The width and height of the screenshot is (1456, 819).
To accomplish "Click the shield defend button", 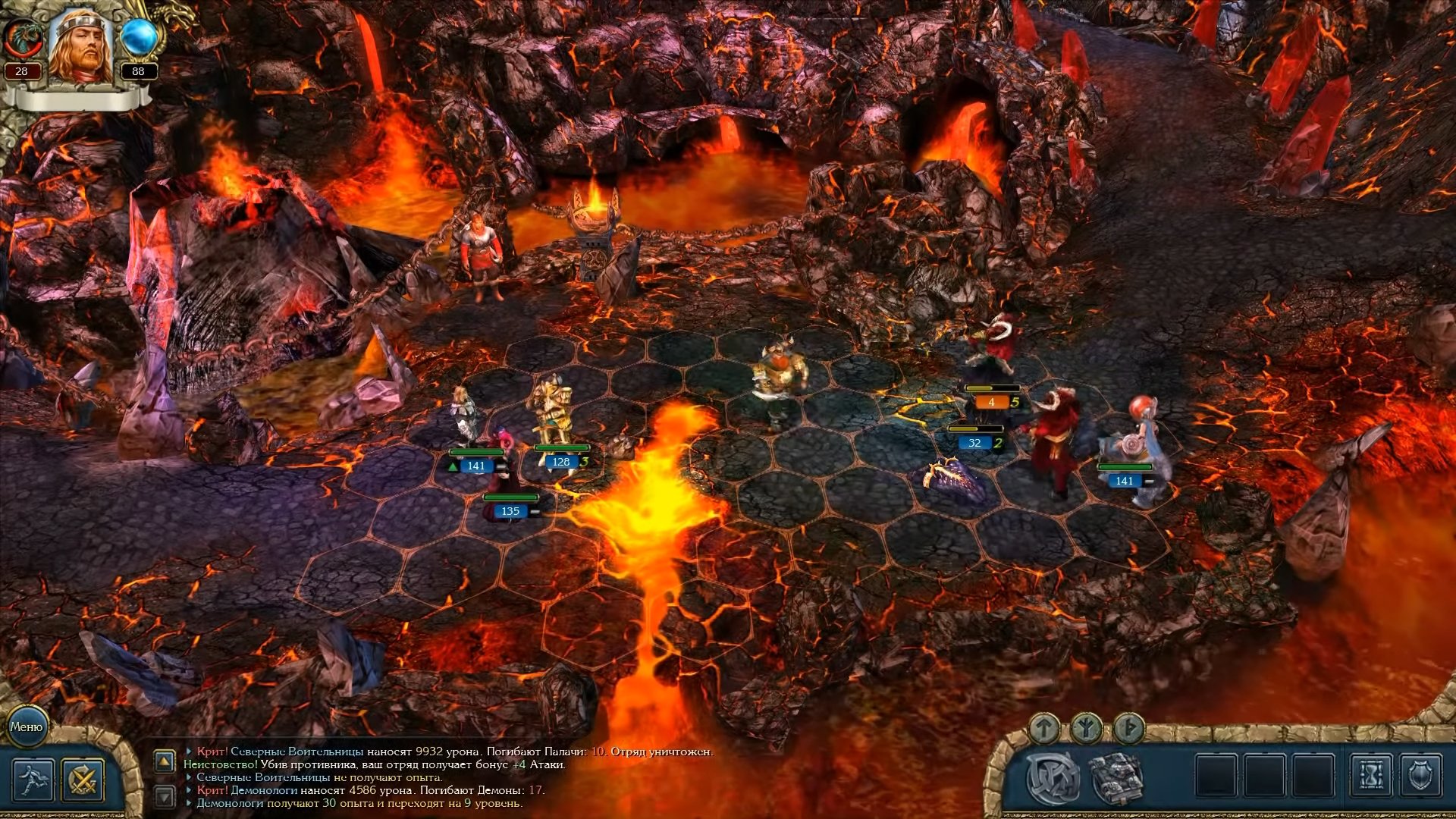I will click(1419, 776).
